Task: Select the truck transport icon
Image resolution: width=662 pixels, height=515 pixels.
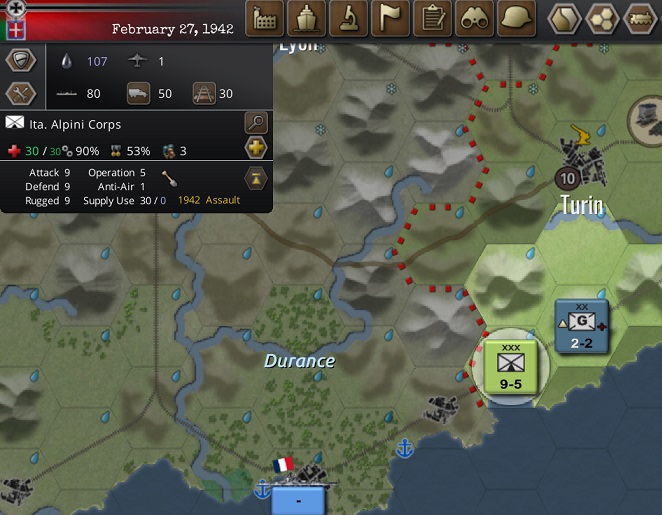Action: pos(139,94)
